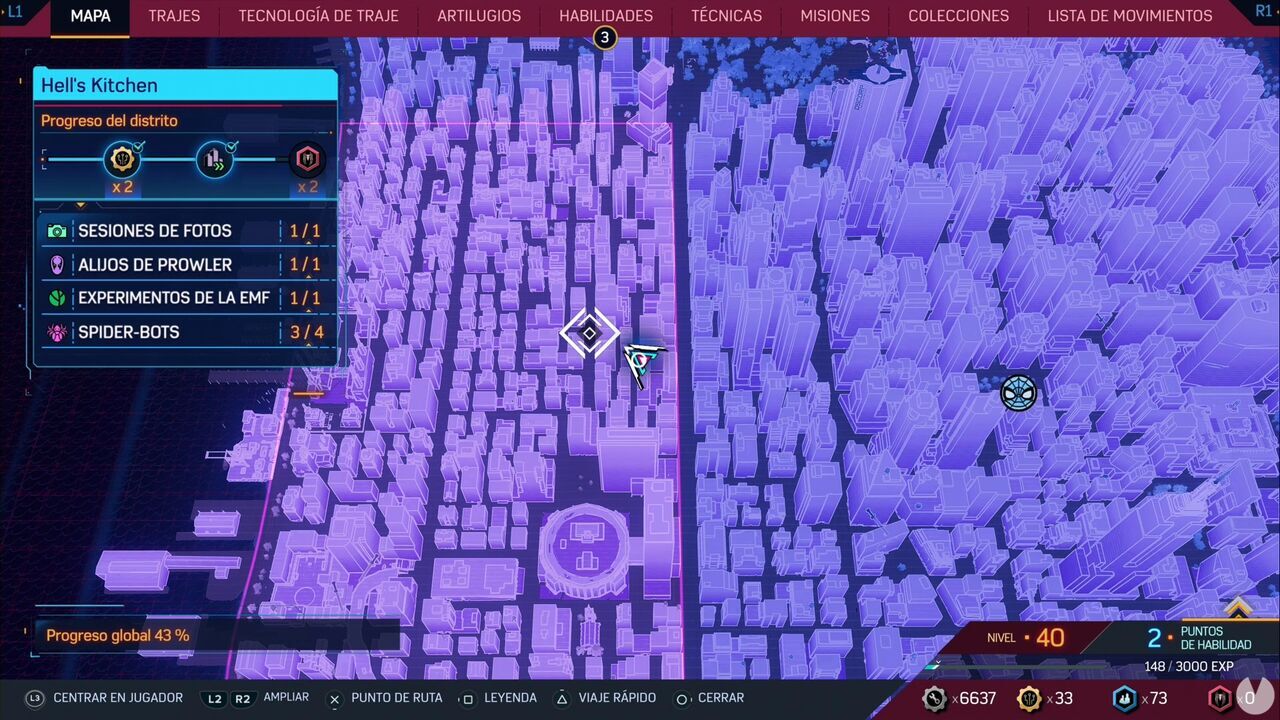Click the city token icon showing x33
Viewport: 1280px width, 720px height.
point(1029,698)
